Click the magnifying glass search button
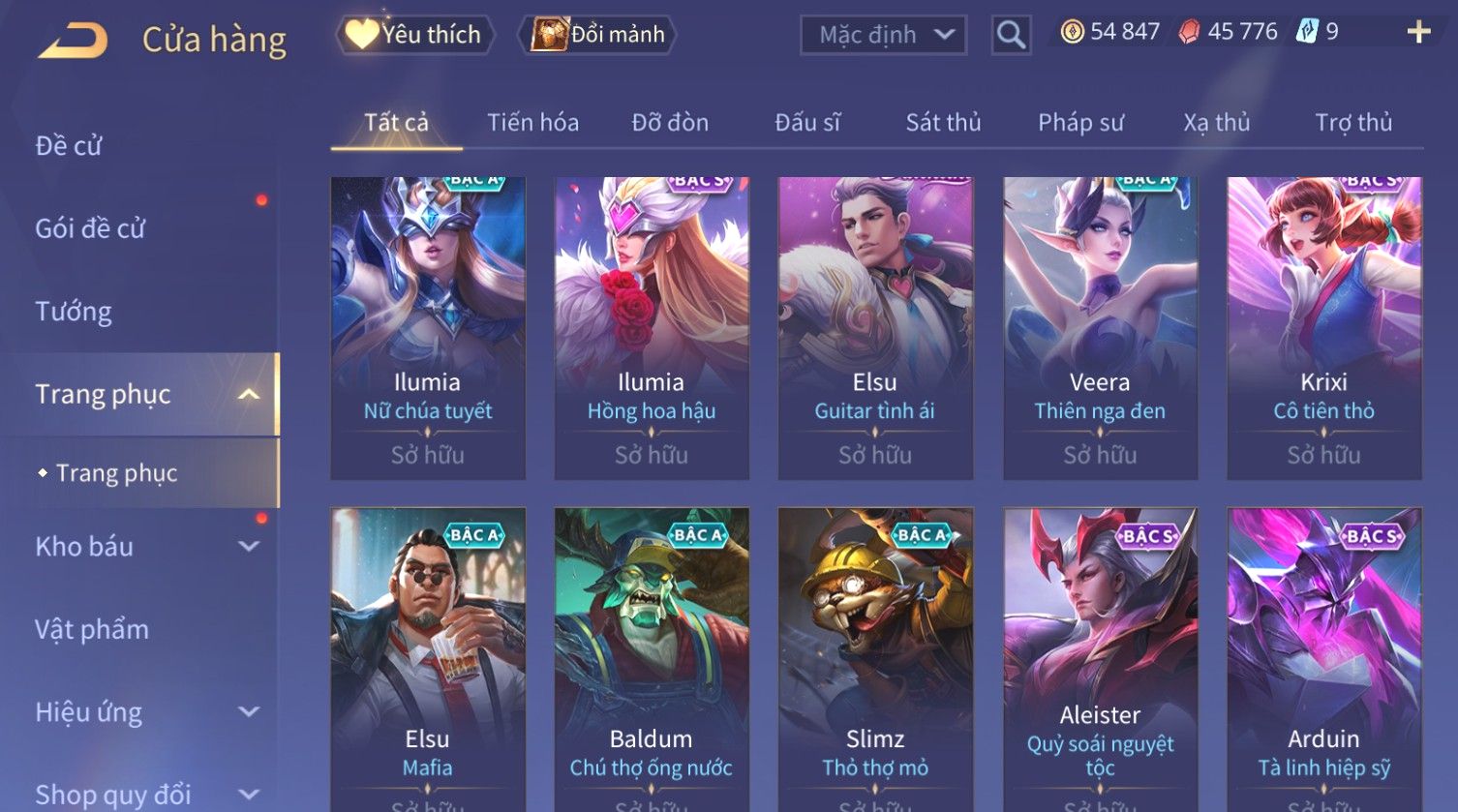The height and width of the screenshot is (812, 1458). click(x=1011, y=36)
